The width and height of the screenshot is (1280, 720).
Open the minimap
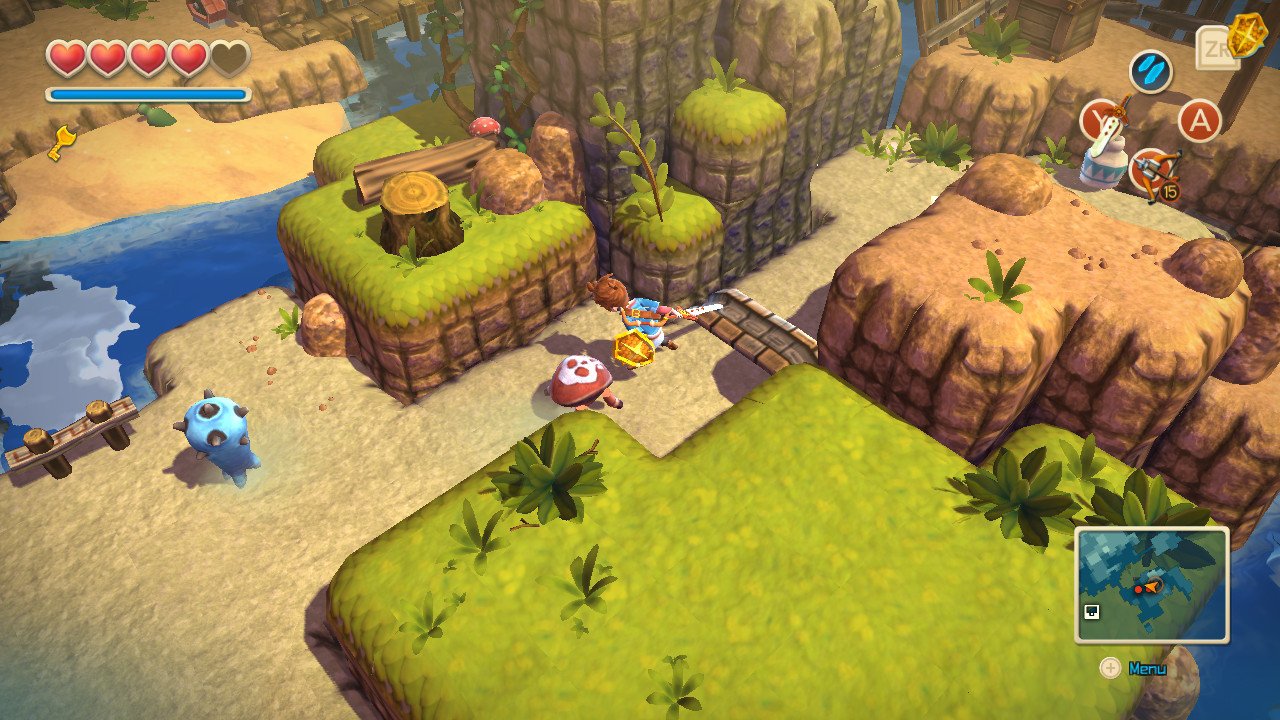(1151, 585)
